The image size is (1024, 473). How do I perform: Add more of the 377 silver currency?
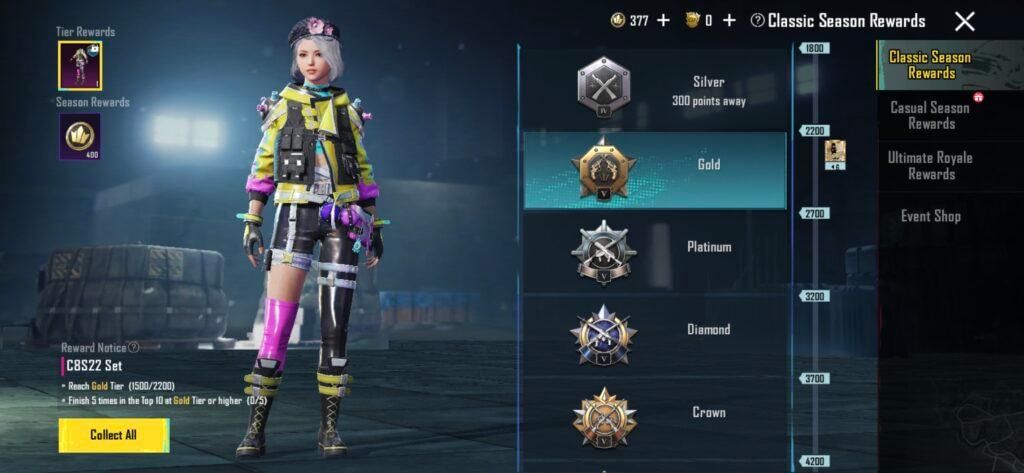coord(663,20)
